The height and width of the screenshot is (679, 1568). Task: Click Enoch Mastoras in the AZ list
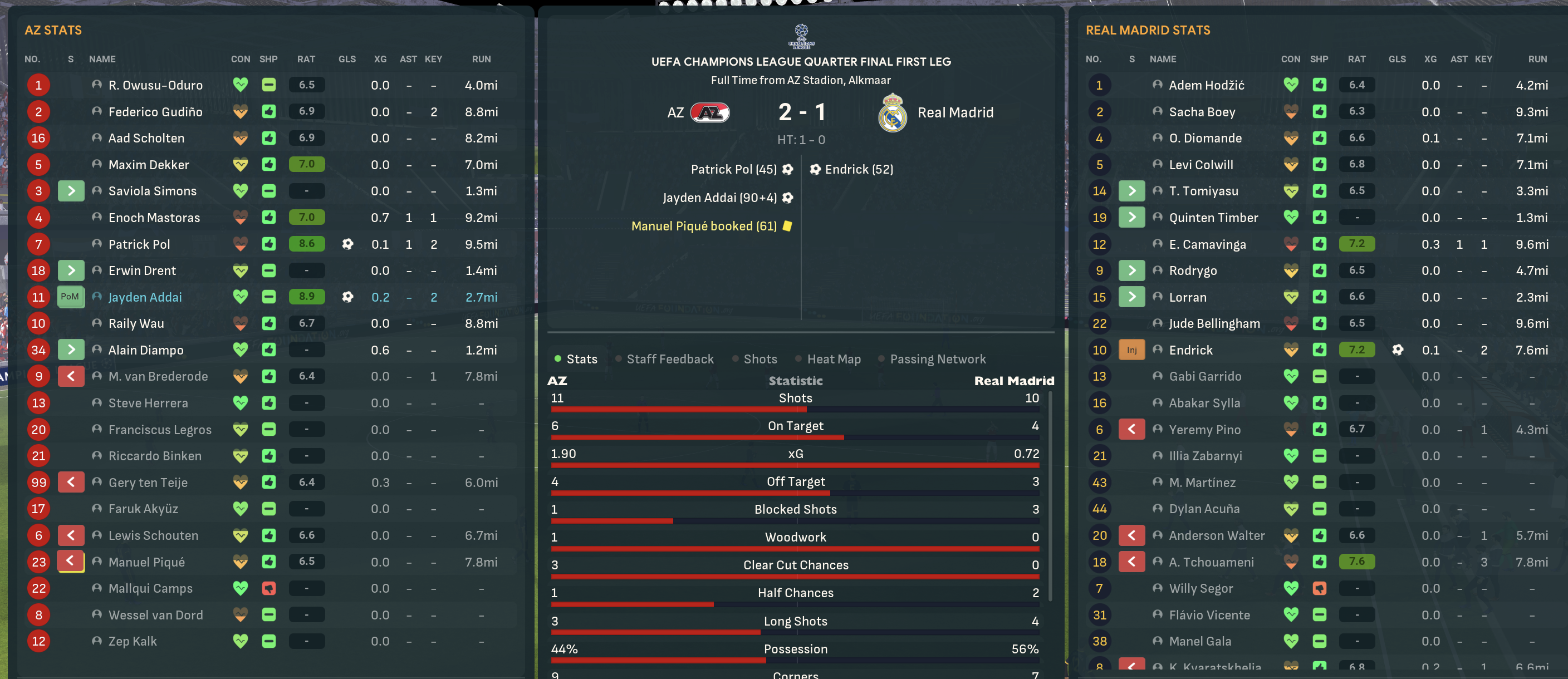tap(154, 217)
